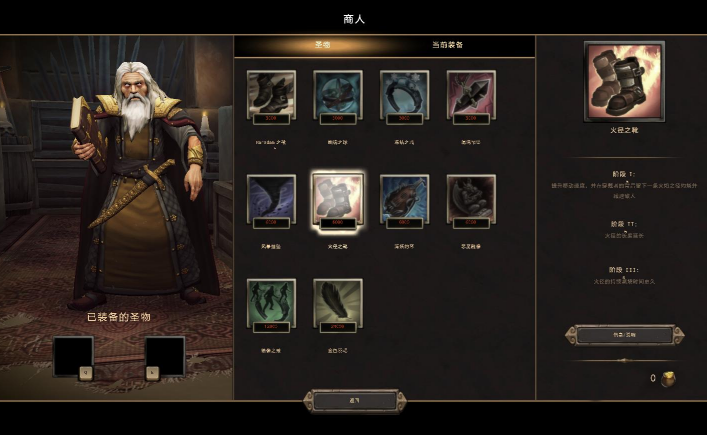Select the black feather relic
Image resolution: width=707 pixels, height=435 pixels.
[x=338, y=302]
